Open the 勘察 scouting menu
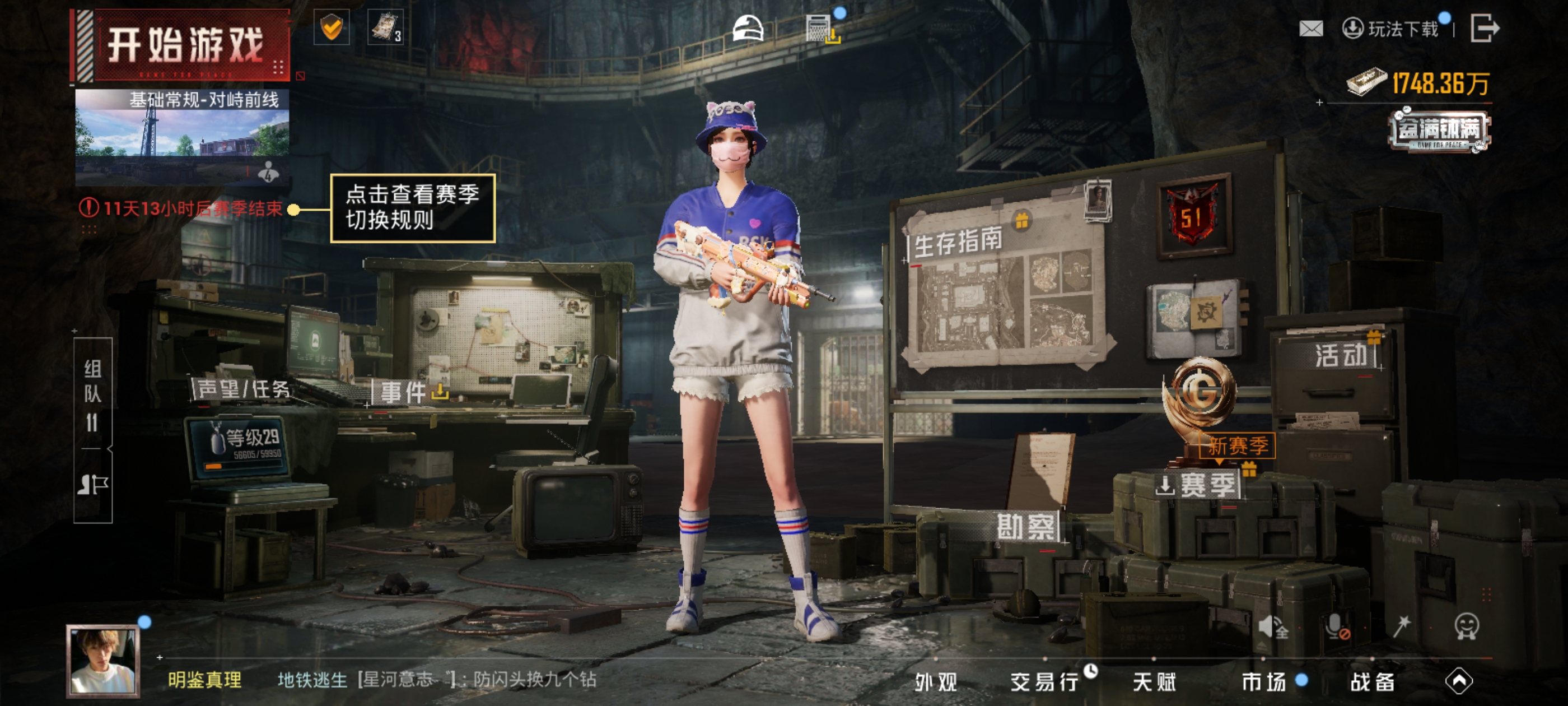Viewport: 1568px width, 706px height. tap(1026, 526)
